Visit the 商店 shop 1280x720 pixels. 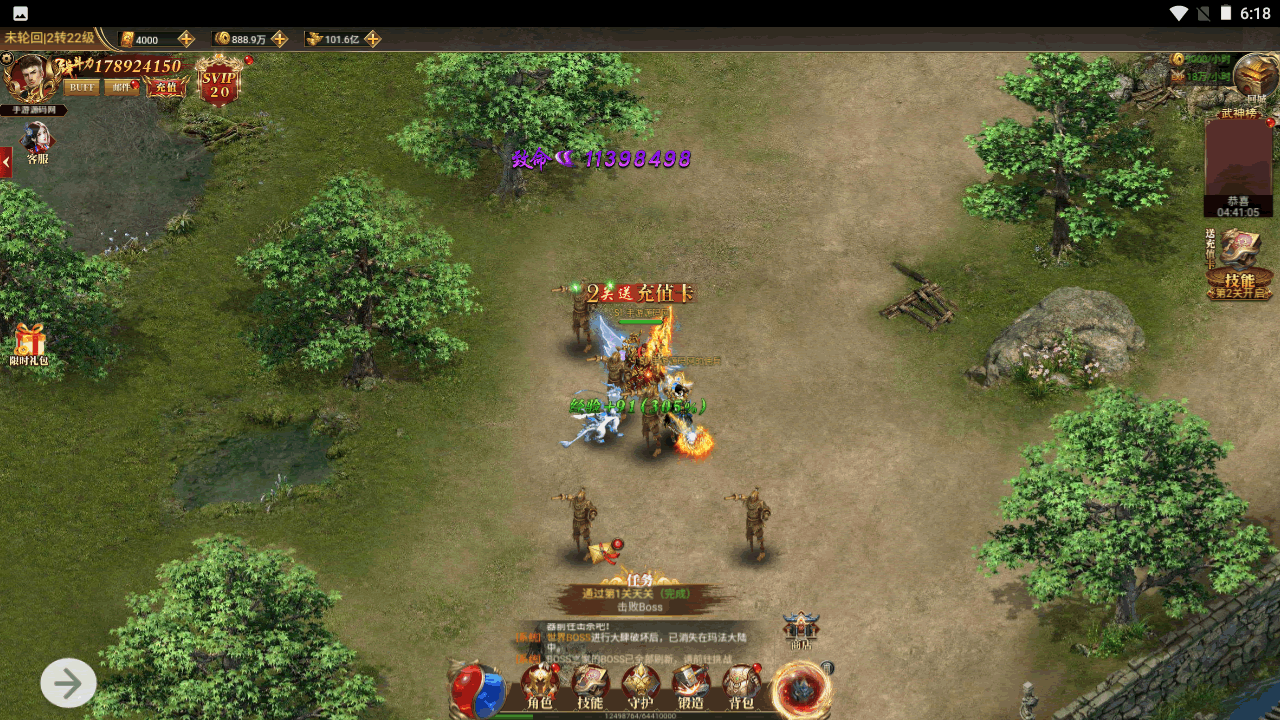pyautogui.click(x=801, y=631)
